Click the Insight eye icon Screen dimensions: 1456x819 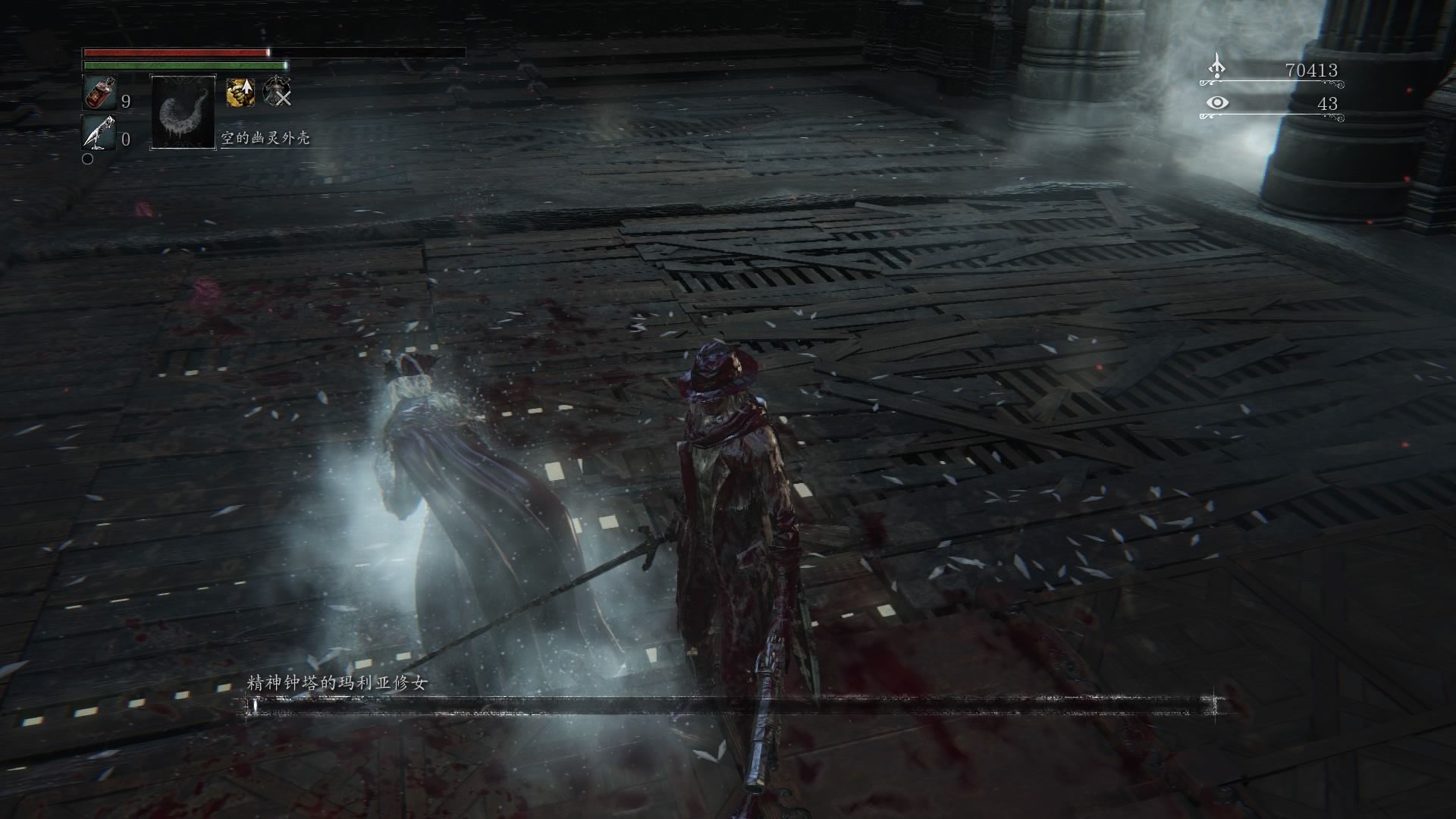pos(1217,102)
